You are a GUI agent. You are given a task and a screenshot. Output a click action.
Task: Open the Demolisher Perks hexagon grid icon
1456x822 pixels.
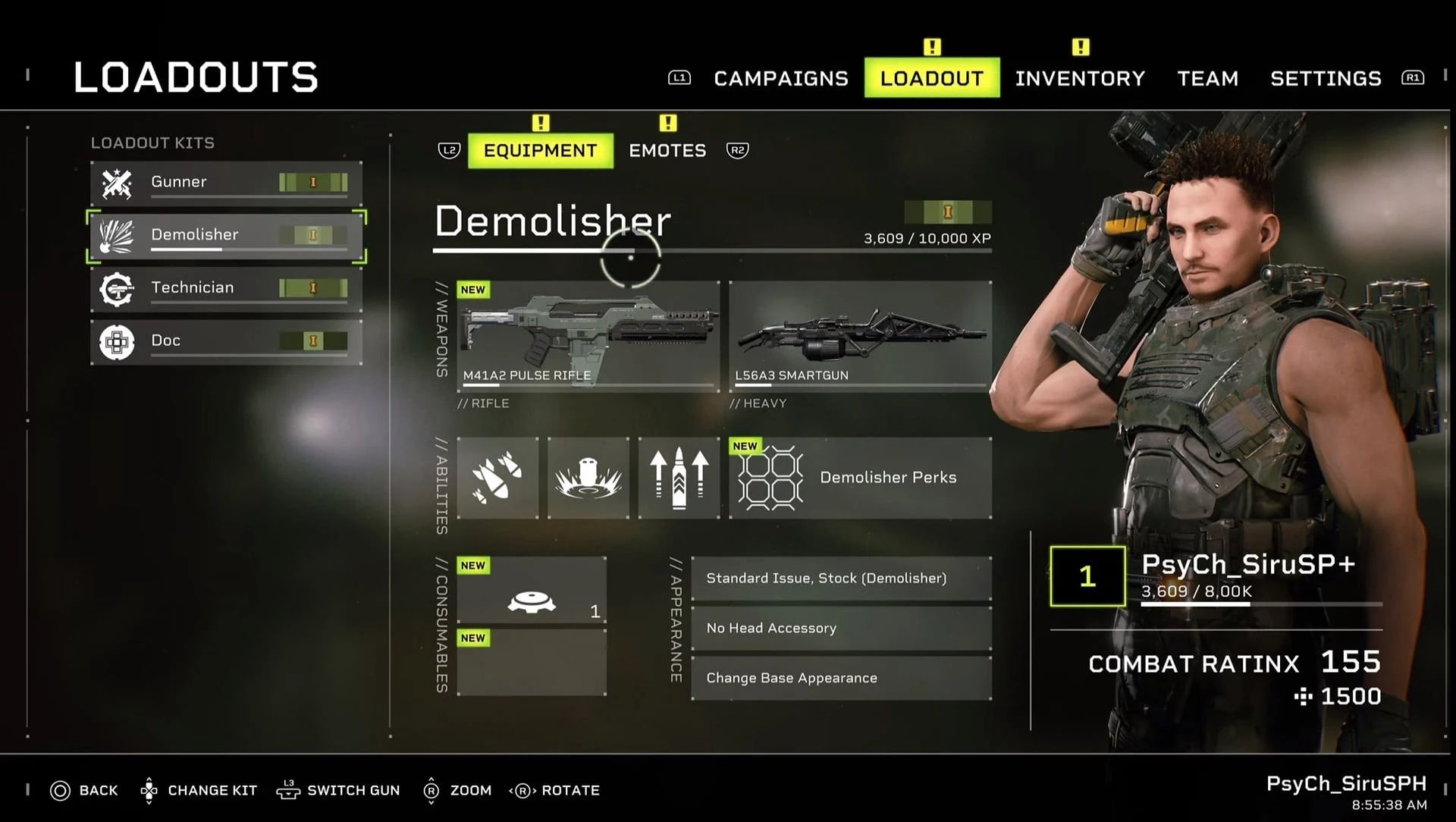[x=769, y=477]
